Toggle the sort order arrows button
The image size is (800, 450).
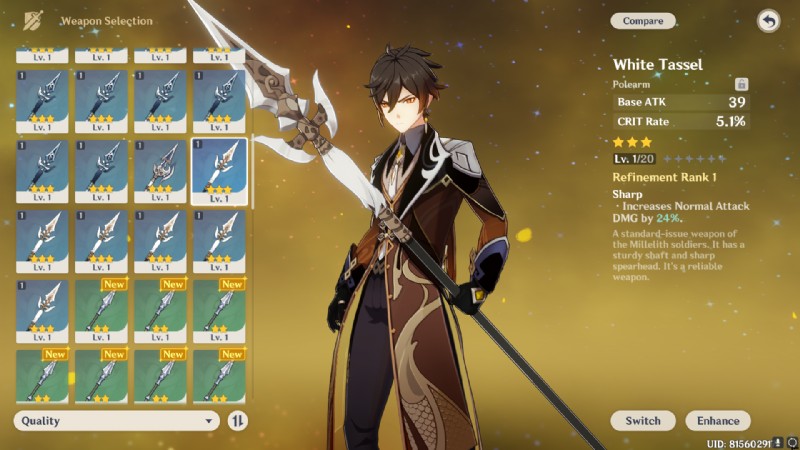pyautogui.click(x=238, y=421)
